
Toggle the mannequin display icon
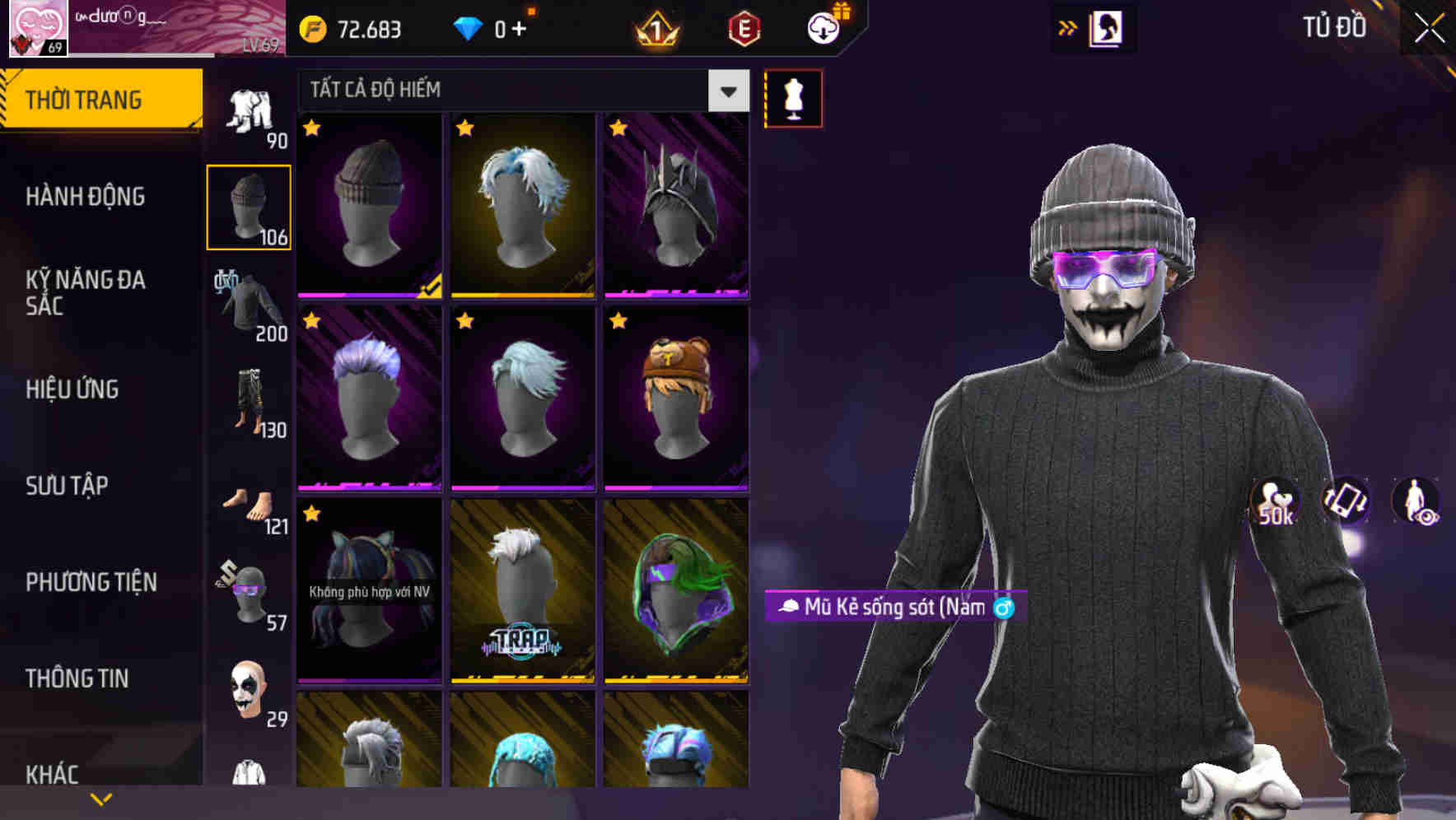793,97
